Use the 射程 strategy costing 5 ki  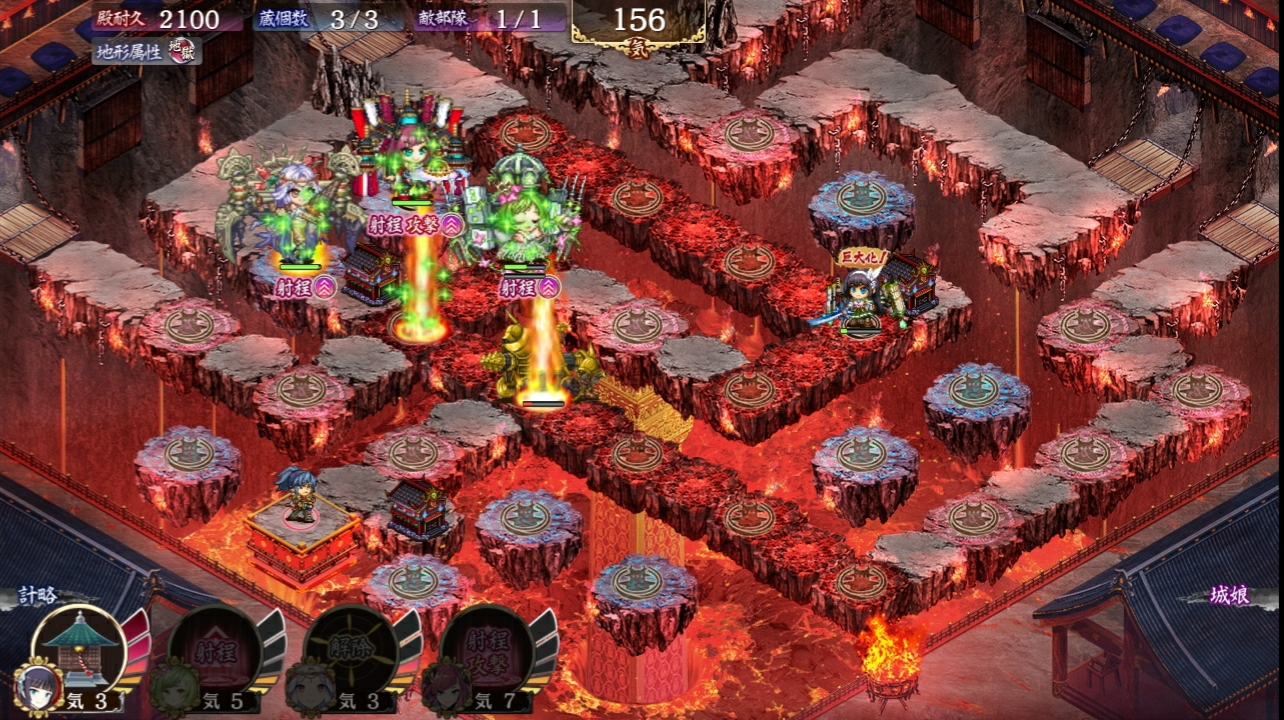215,651
